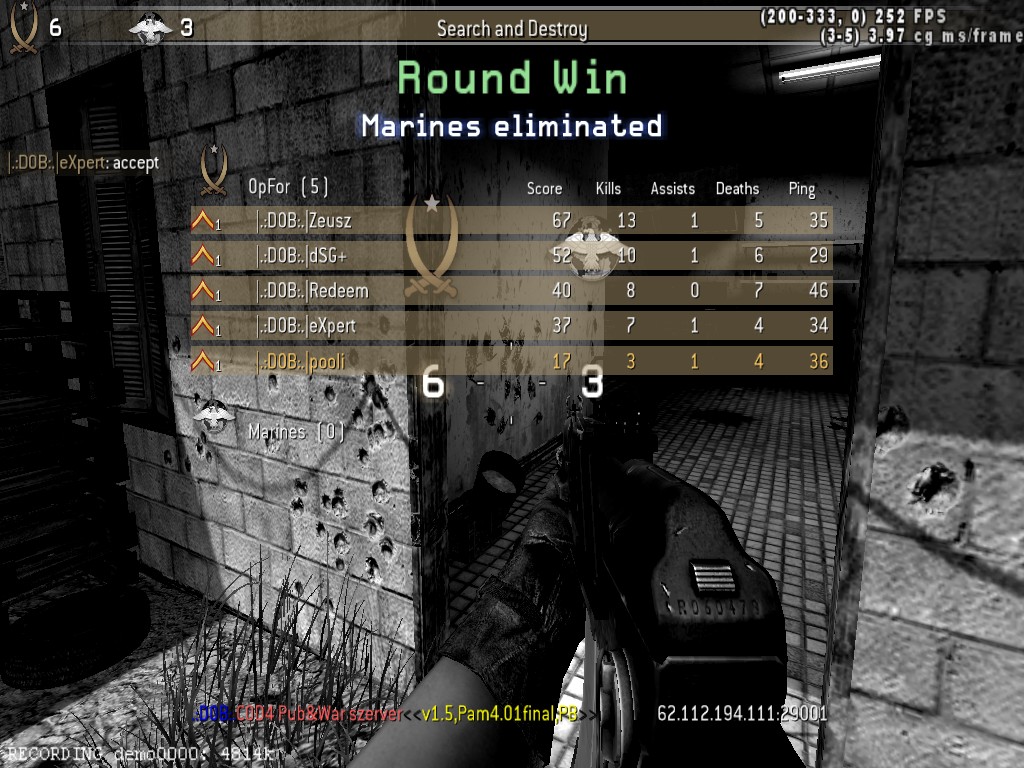Click the Deaths column header
This screenshot has height=768, width=1024.
tap(737, 188)
